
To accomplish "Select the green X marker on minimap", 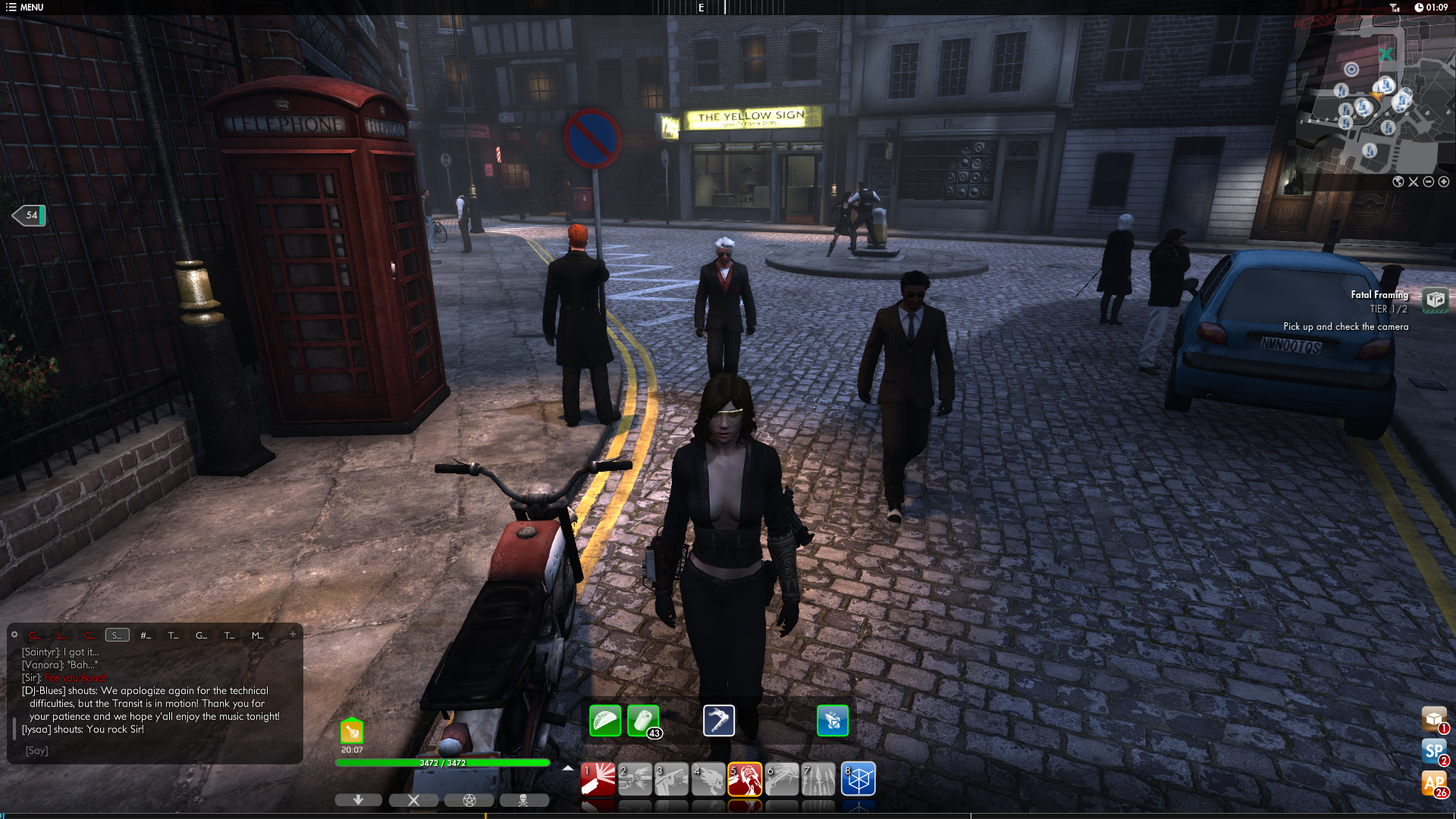I will pyautogui.click(x=1385, y=55).
